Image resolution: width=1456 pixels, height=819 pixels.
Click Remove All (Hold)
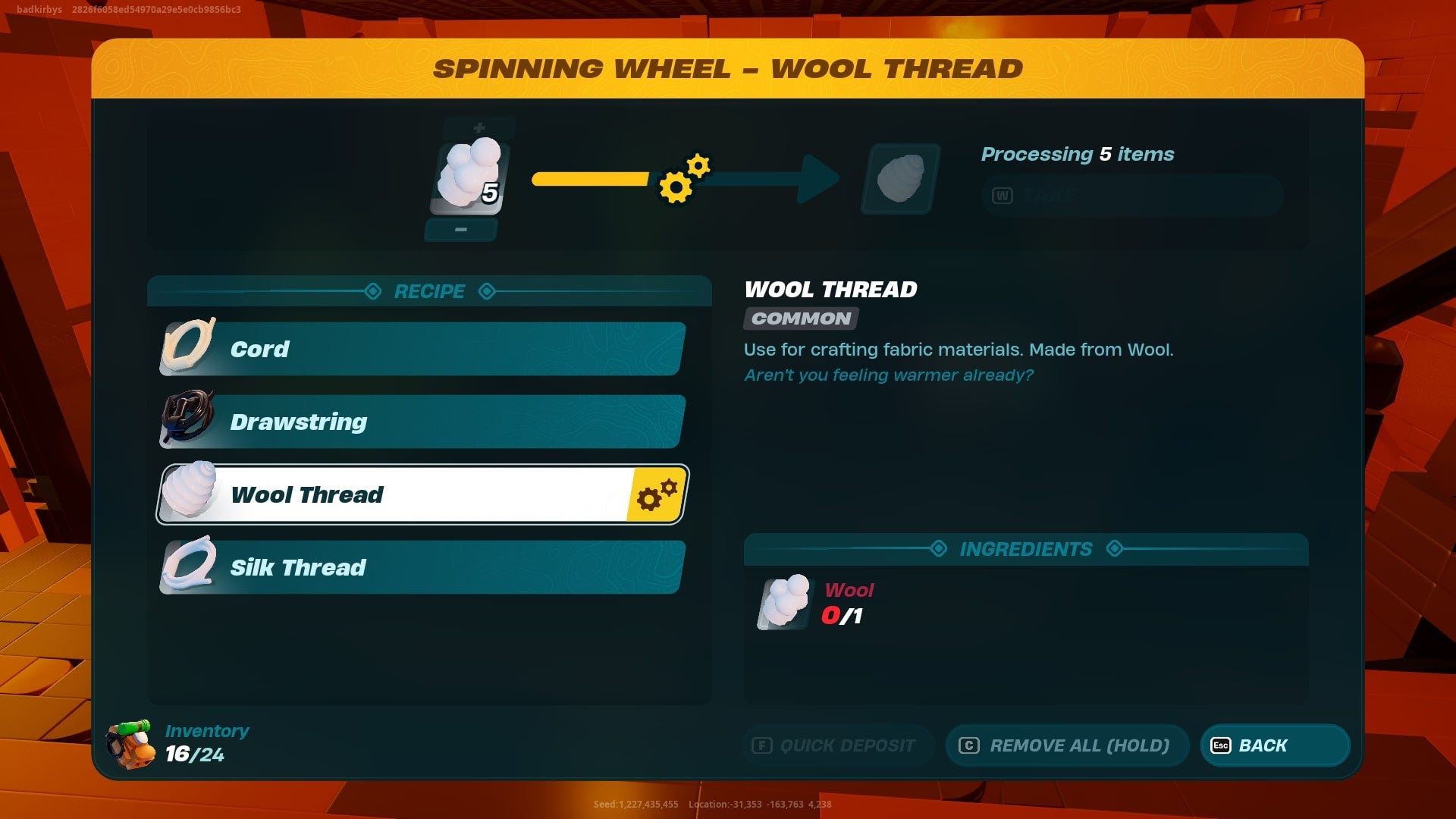[1067, 745]
